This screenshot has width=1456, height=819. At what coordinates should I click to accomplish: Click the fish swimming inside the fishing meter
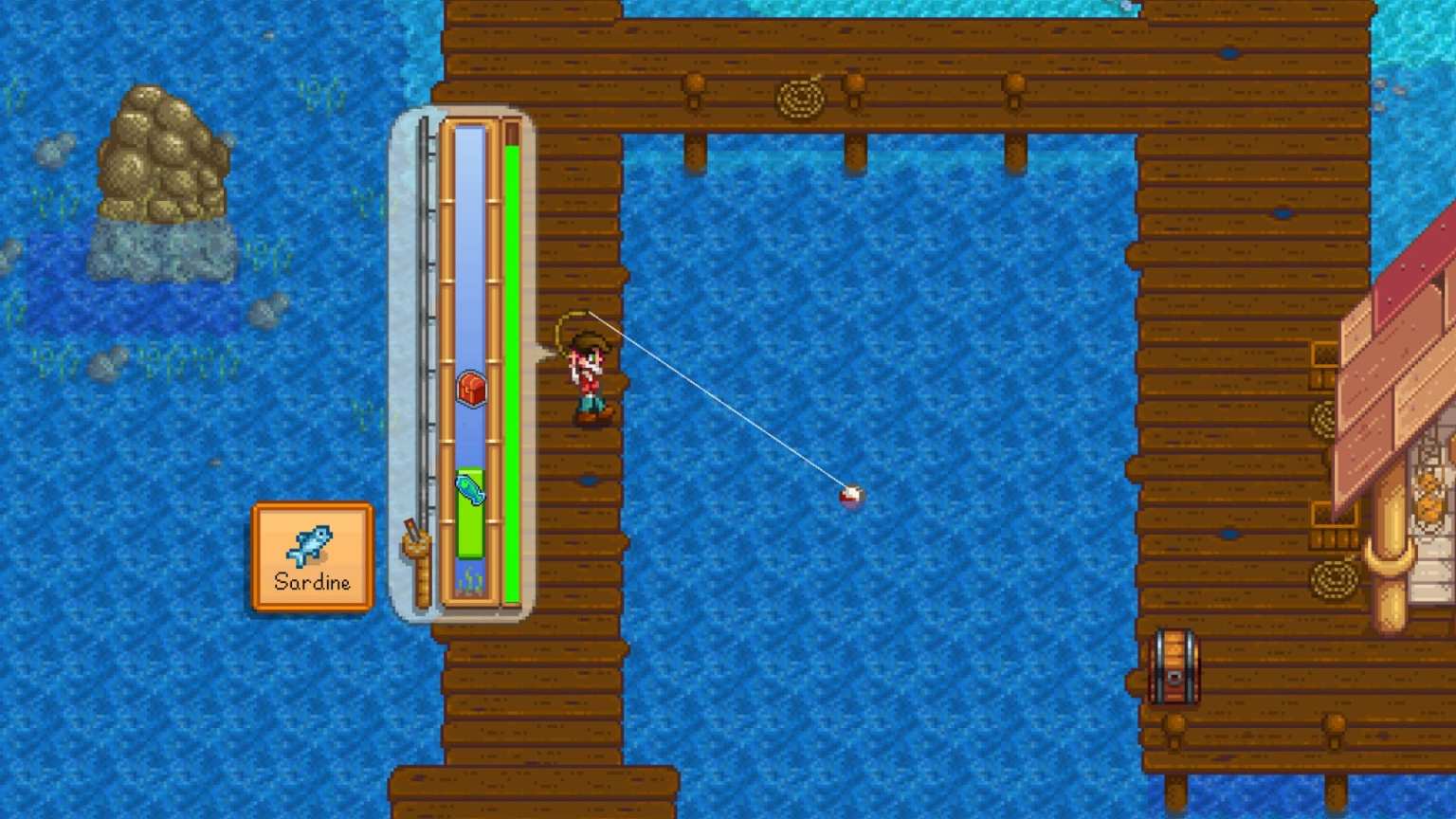[x=471, y=492]
